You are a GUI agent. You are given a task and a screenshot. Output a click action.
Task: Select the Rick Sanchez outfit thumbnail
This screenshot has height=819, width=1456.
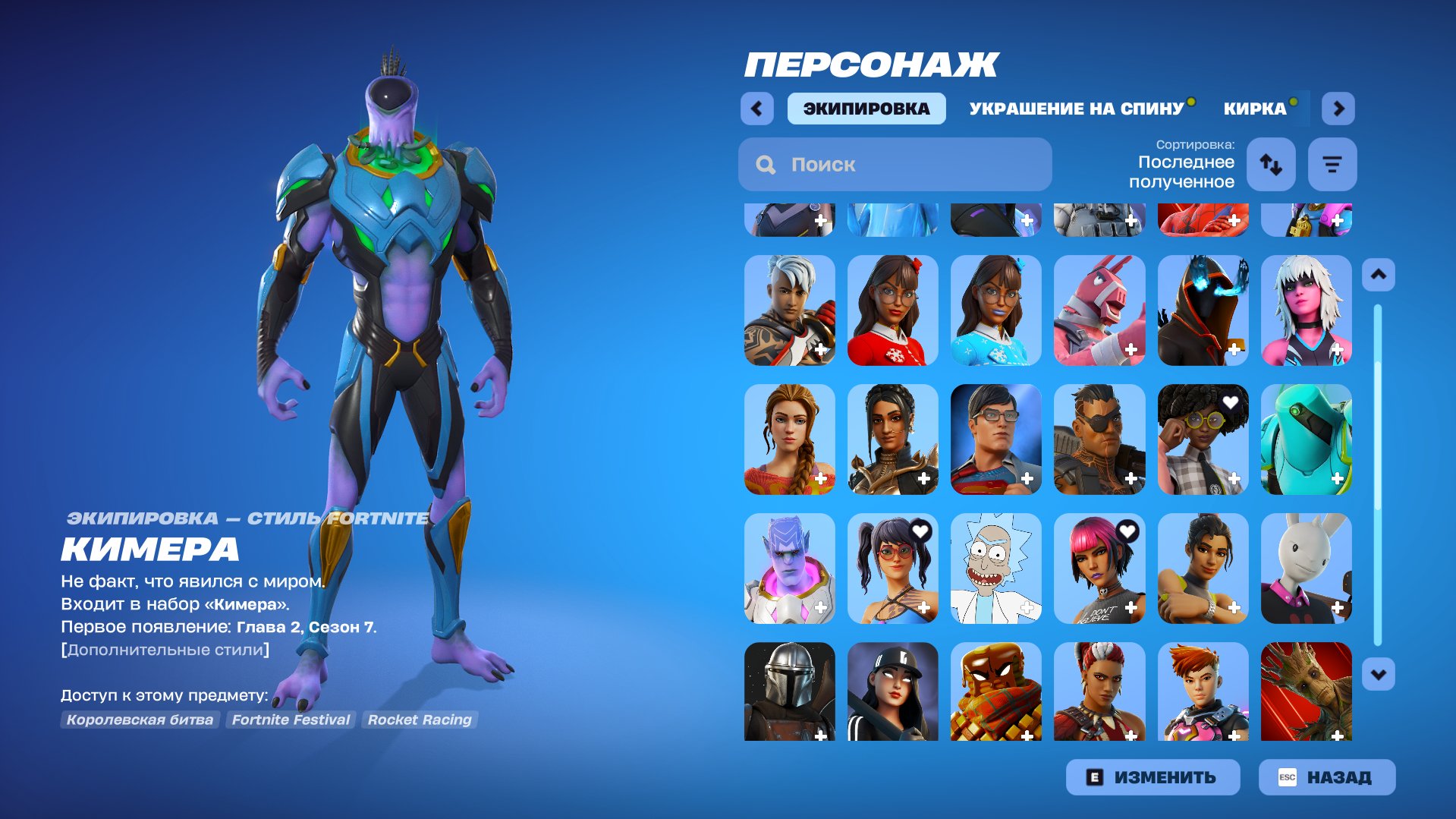[x=995, y=569]
